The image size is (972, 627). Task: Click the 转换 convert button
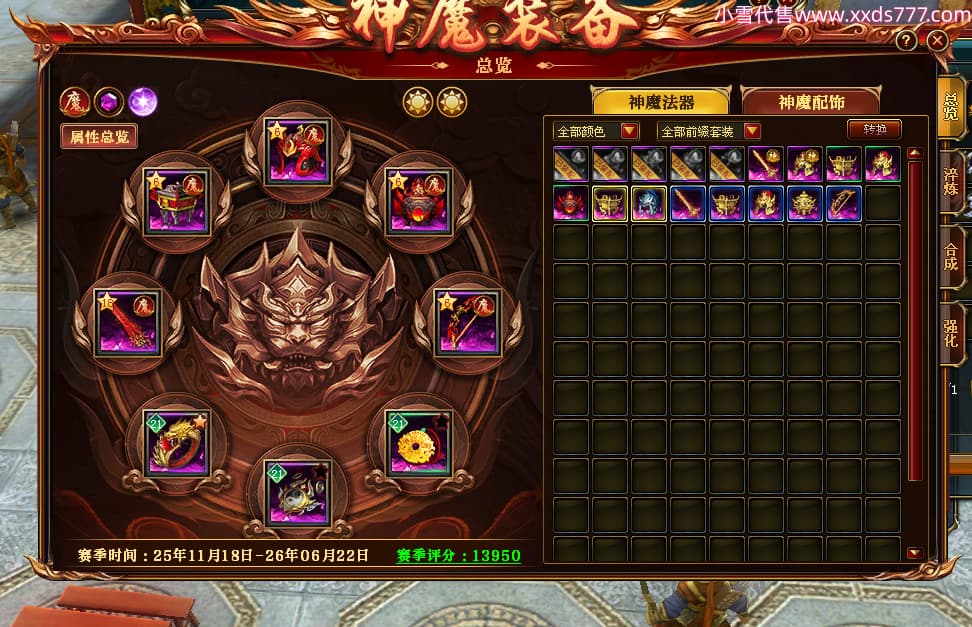(874, 130)
